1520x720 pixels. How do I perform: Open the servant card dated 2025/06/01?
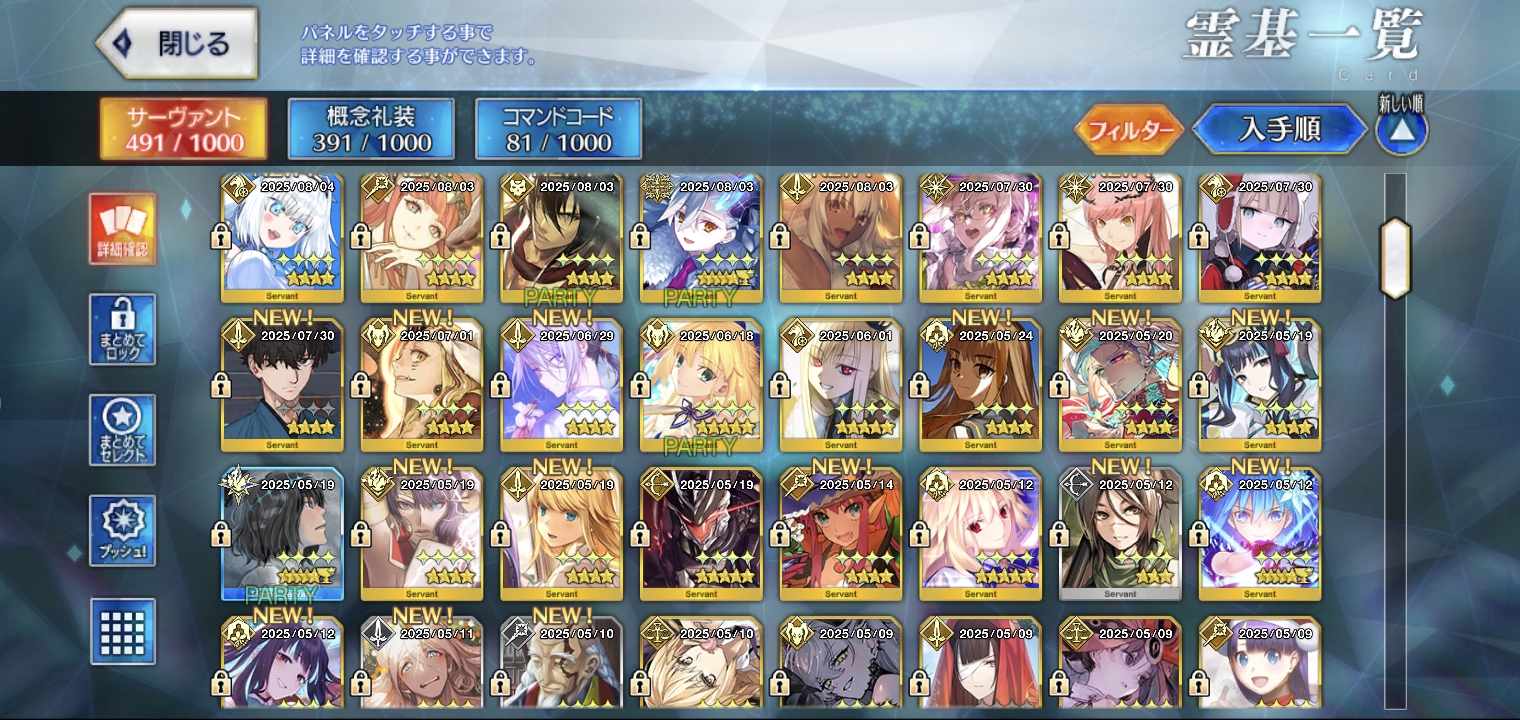841,385
